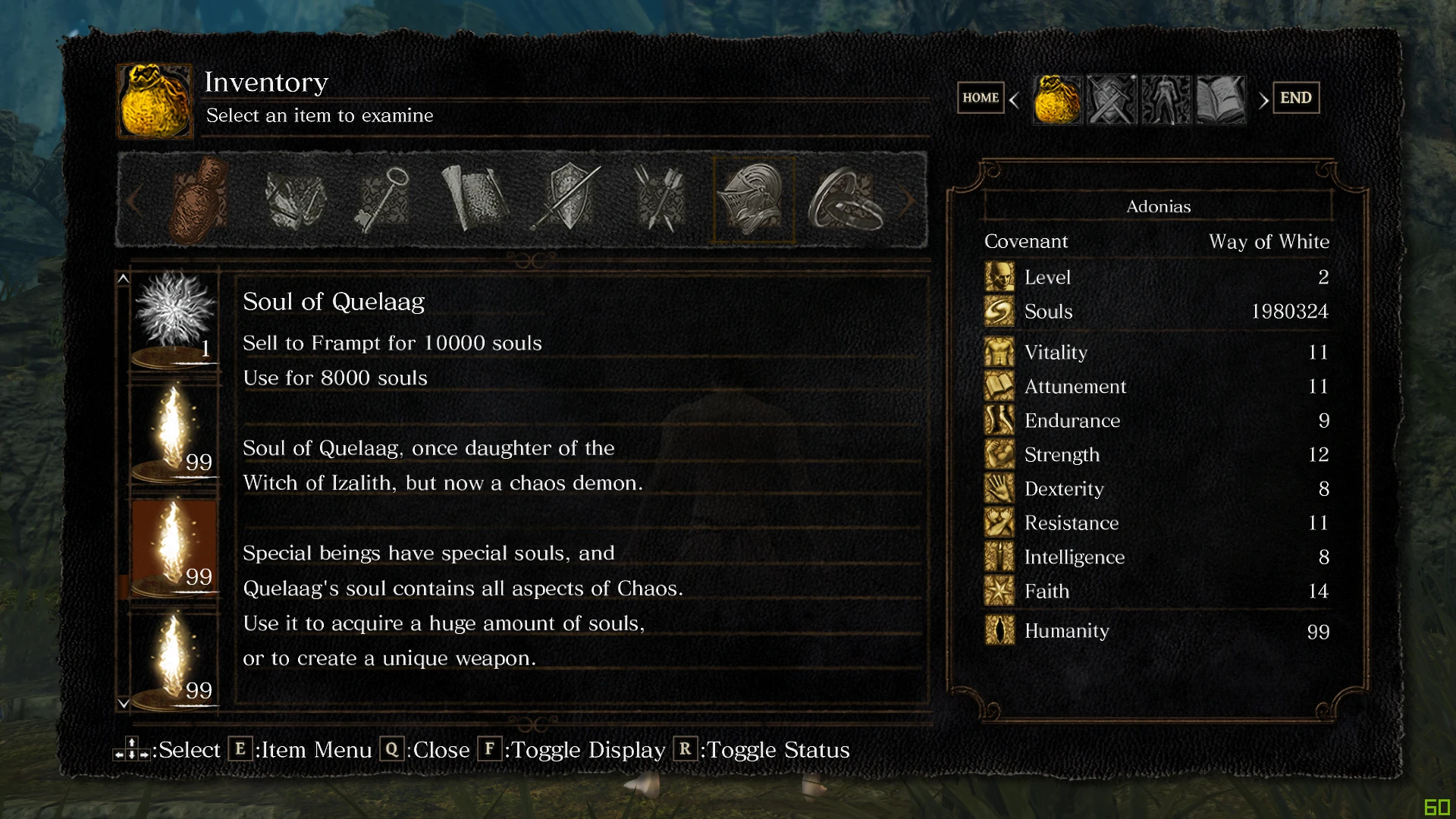Open the sword and shield weapons category
Screen dimensions: 1456x819
[x=569, y=200]
